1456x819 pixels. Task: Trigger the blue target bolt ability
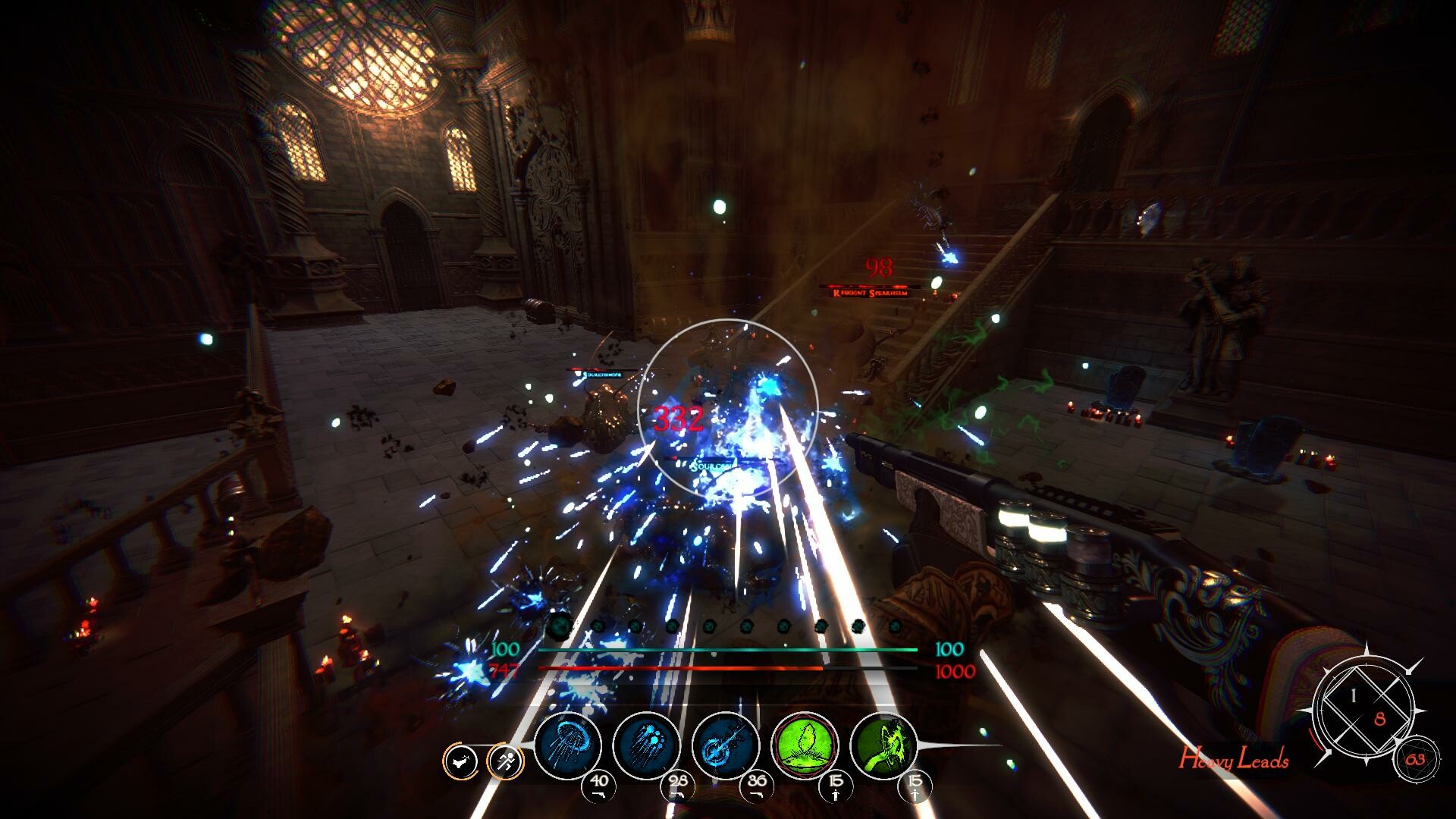(x=726, y=745)
